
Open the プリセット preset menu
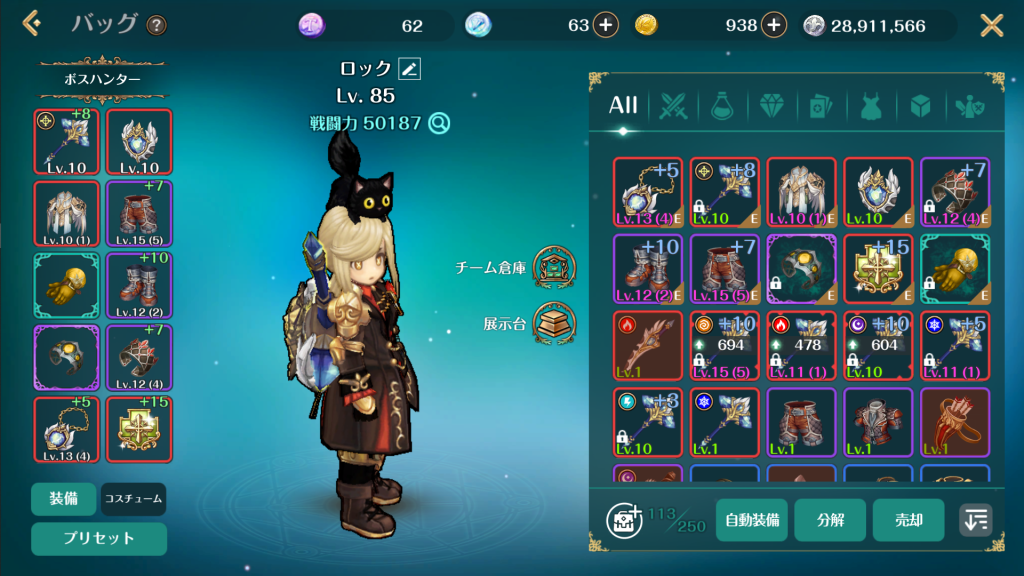[x=97, y=538]
